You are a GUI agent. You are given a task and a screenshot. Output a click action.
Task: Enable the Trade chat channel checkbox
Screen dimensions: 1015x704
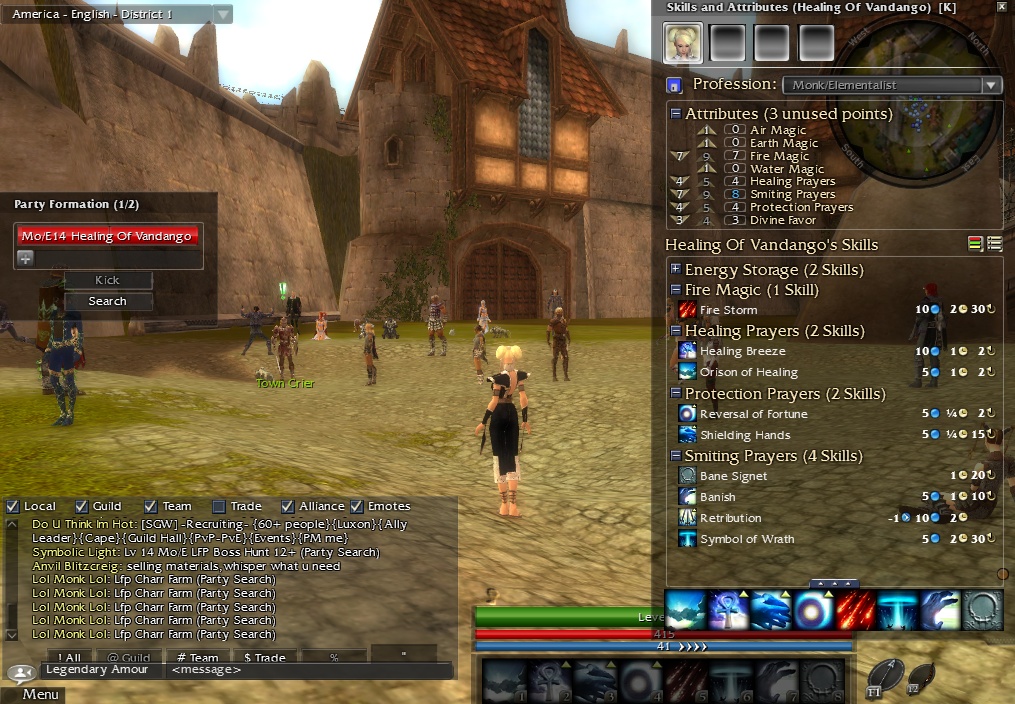(x=219, y=506)
